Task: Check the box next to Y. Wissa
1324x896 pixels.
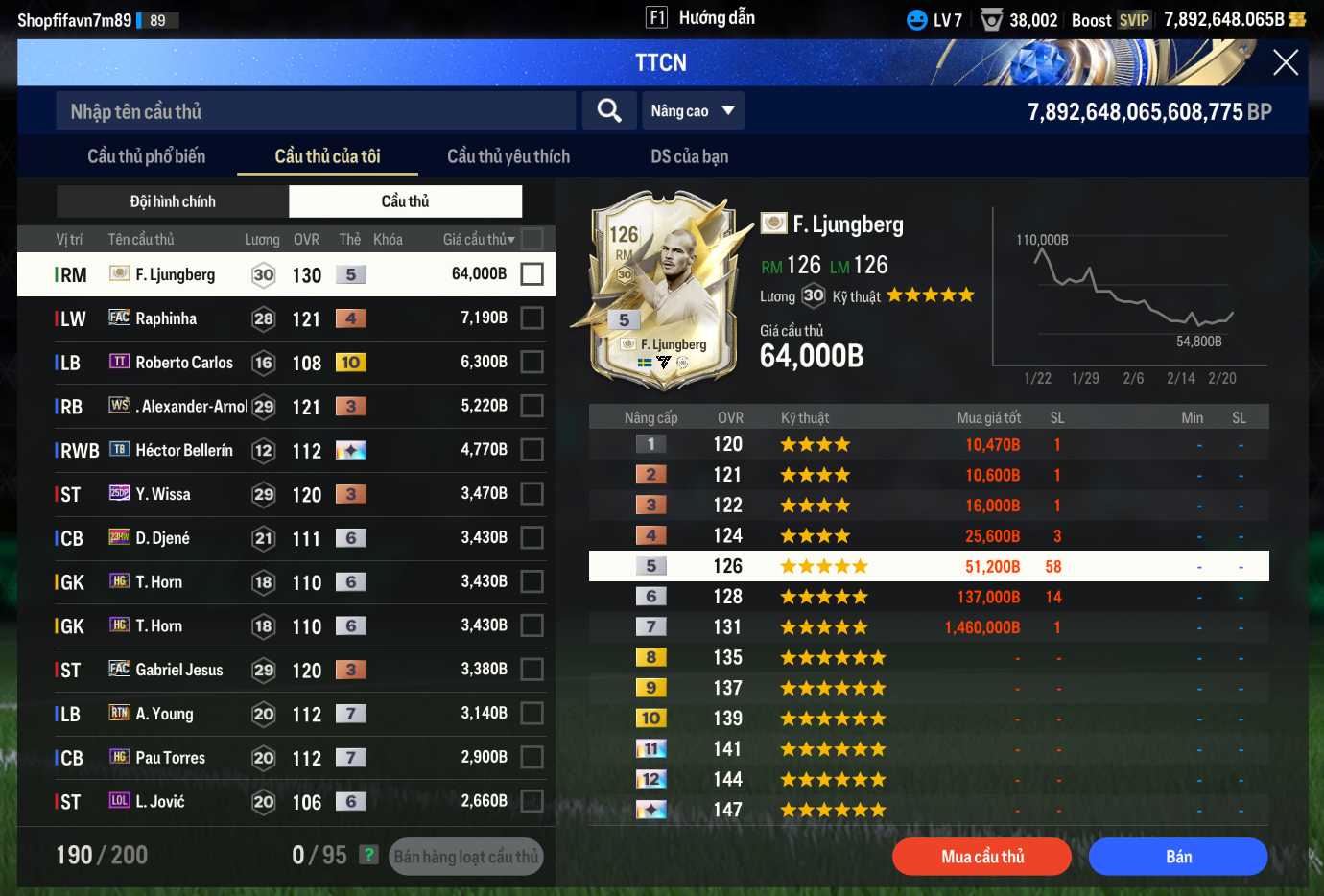Action: click(532, 494)
